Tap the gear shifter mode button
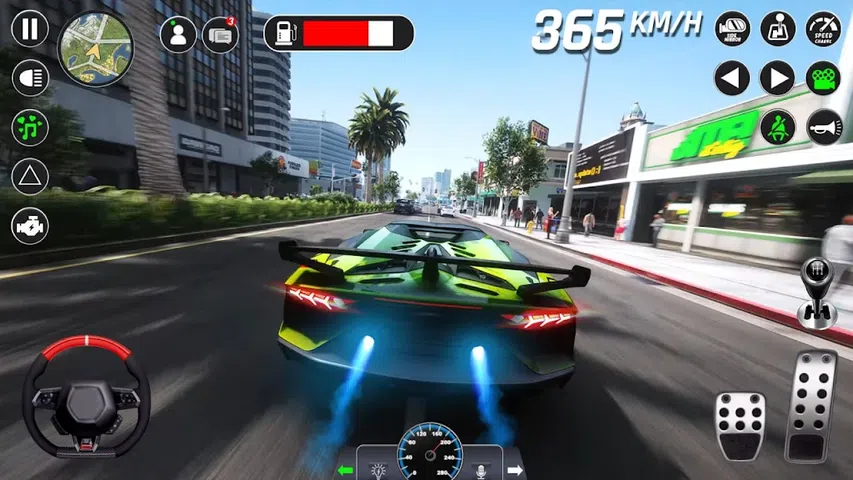Screen dimensions: 853x480 pos(778,28)
